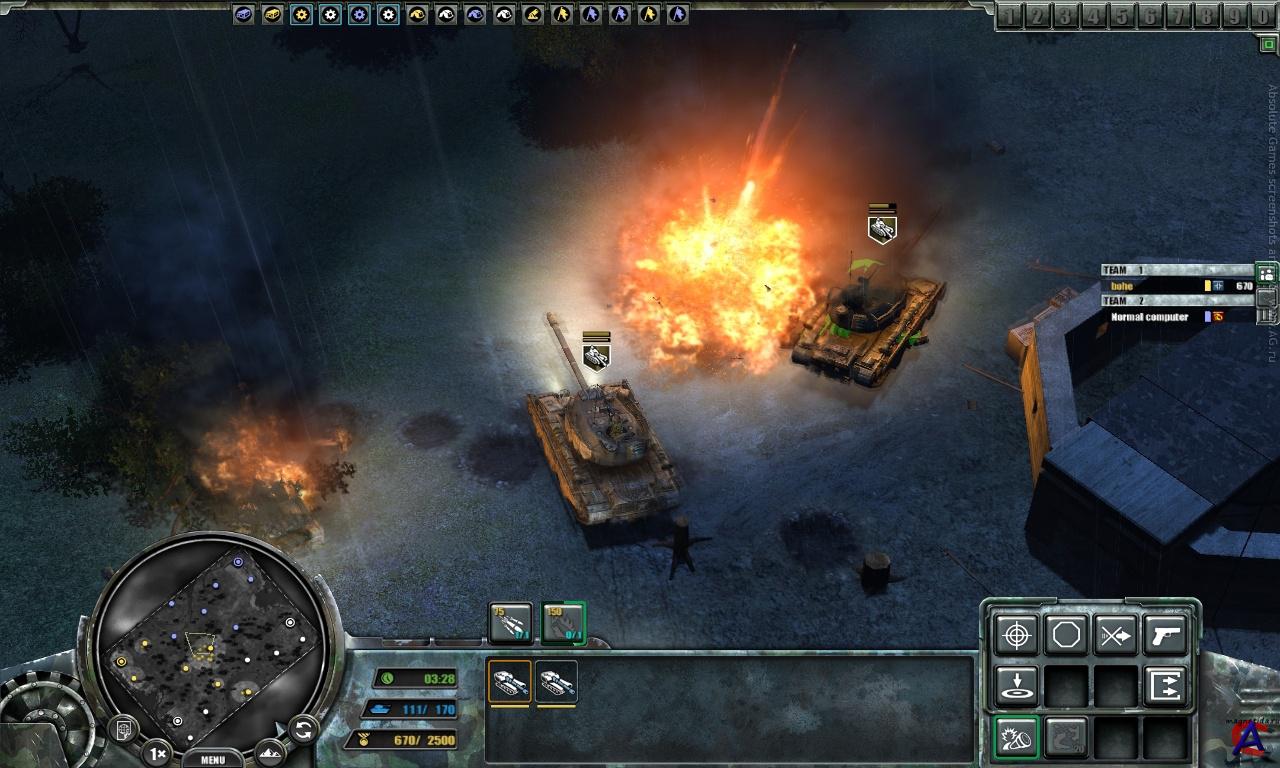1280x768 pixels.
Task: Open the document objectives button by the minimap
Action: pyautogui.click(x=123, y=729)
